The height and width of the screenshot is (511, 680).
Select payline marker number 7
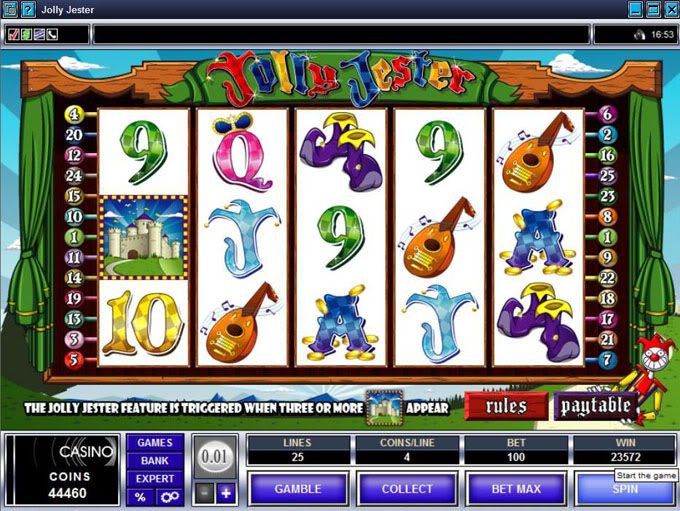point(607,359)
